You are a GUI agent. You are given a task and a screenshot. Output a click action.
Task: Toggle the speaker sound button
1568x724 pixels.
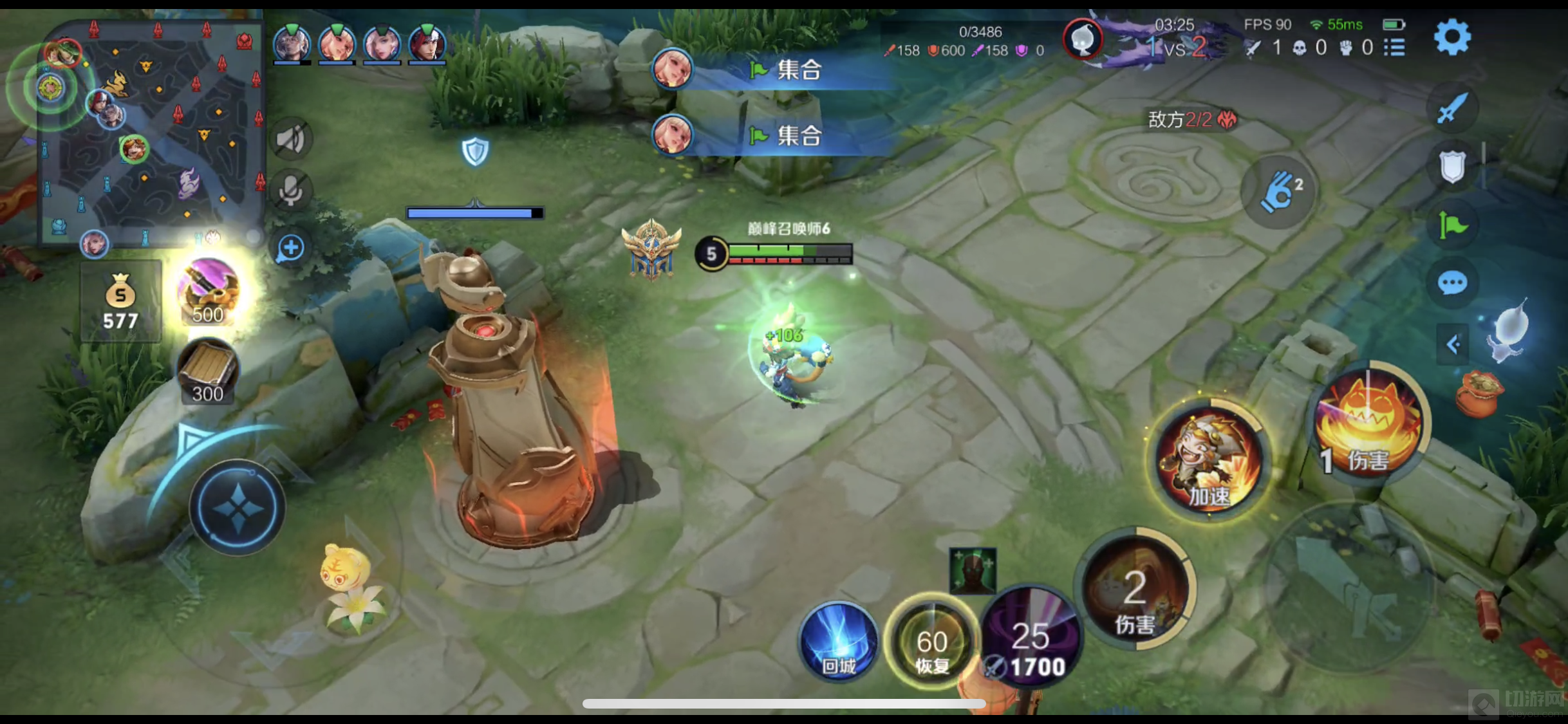pos(291,139)
